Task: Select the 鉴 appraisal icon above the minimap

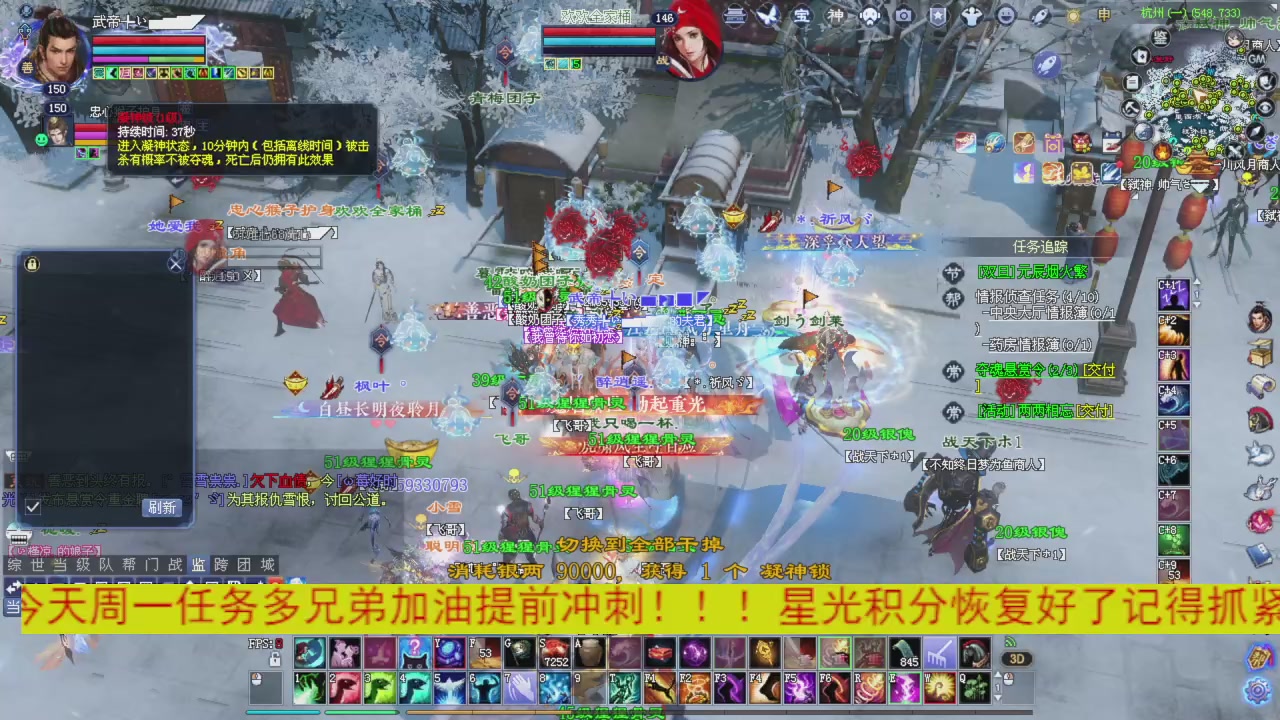Action: [x=1159, y=38]
